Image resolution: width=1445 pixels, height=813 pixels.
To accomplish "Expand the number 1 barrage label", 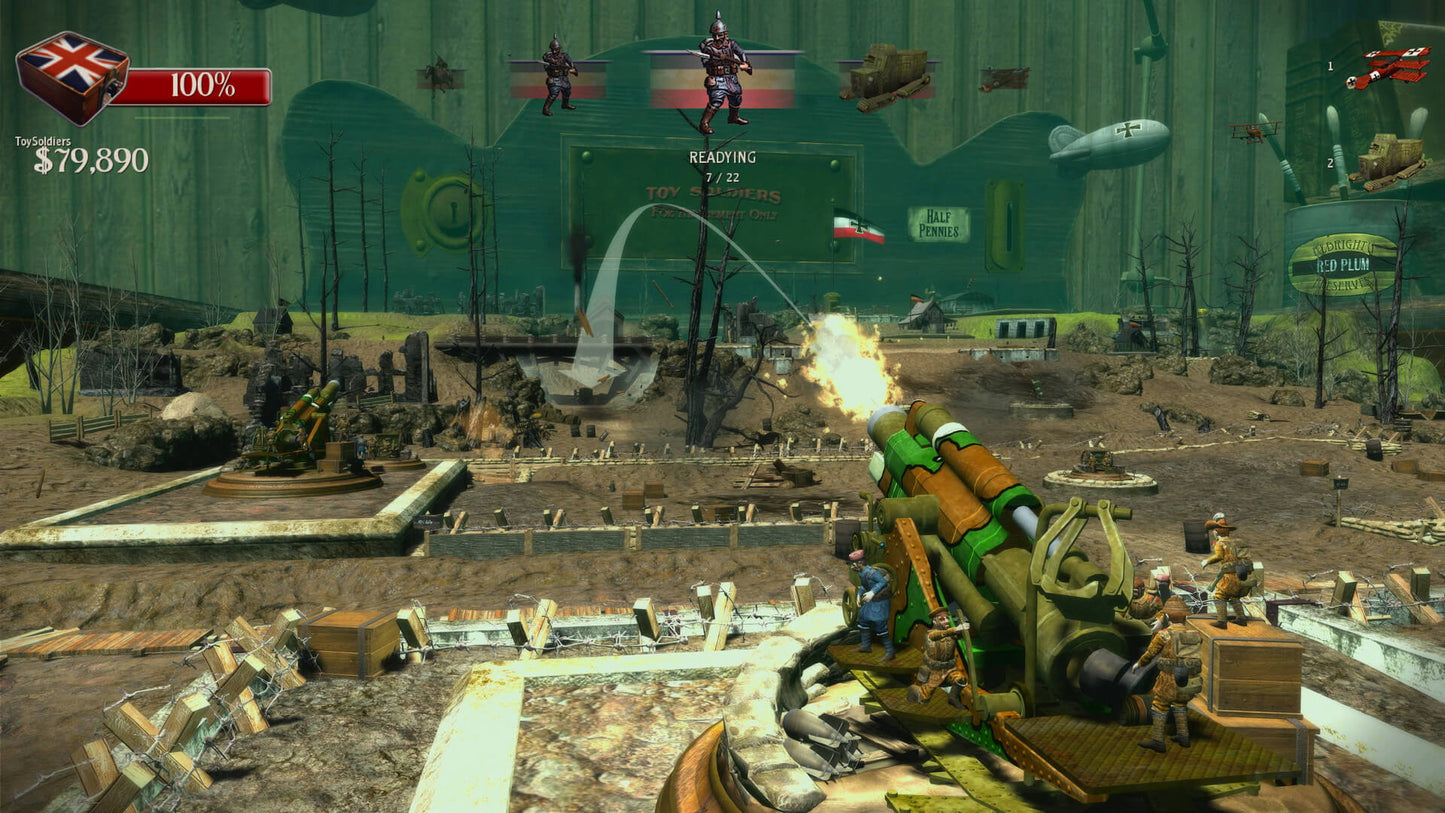I will [x=1330, y=67].
